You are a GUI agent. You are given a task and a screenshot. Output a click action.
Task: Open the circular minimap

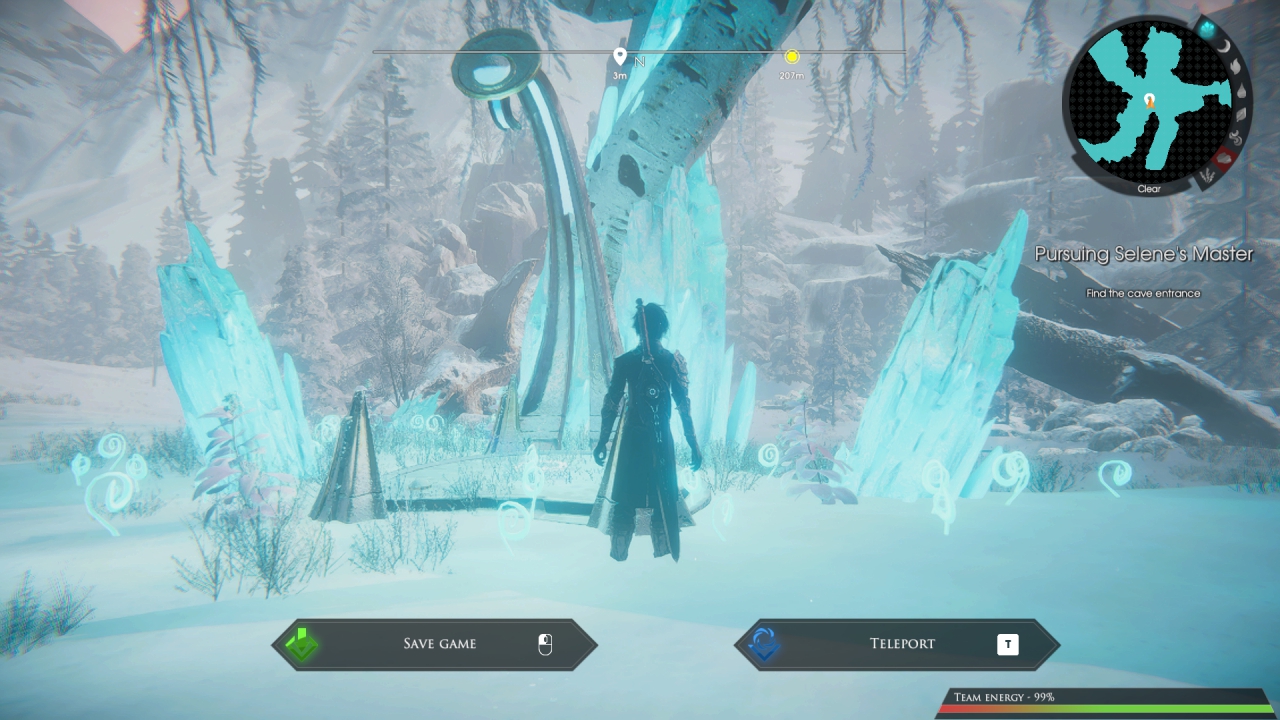tap(1149, 100)
